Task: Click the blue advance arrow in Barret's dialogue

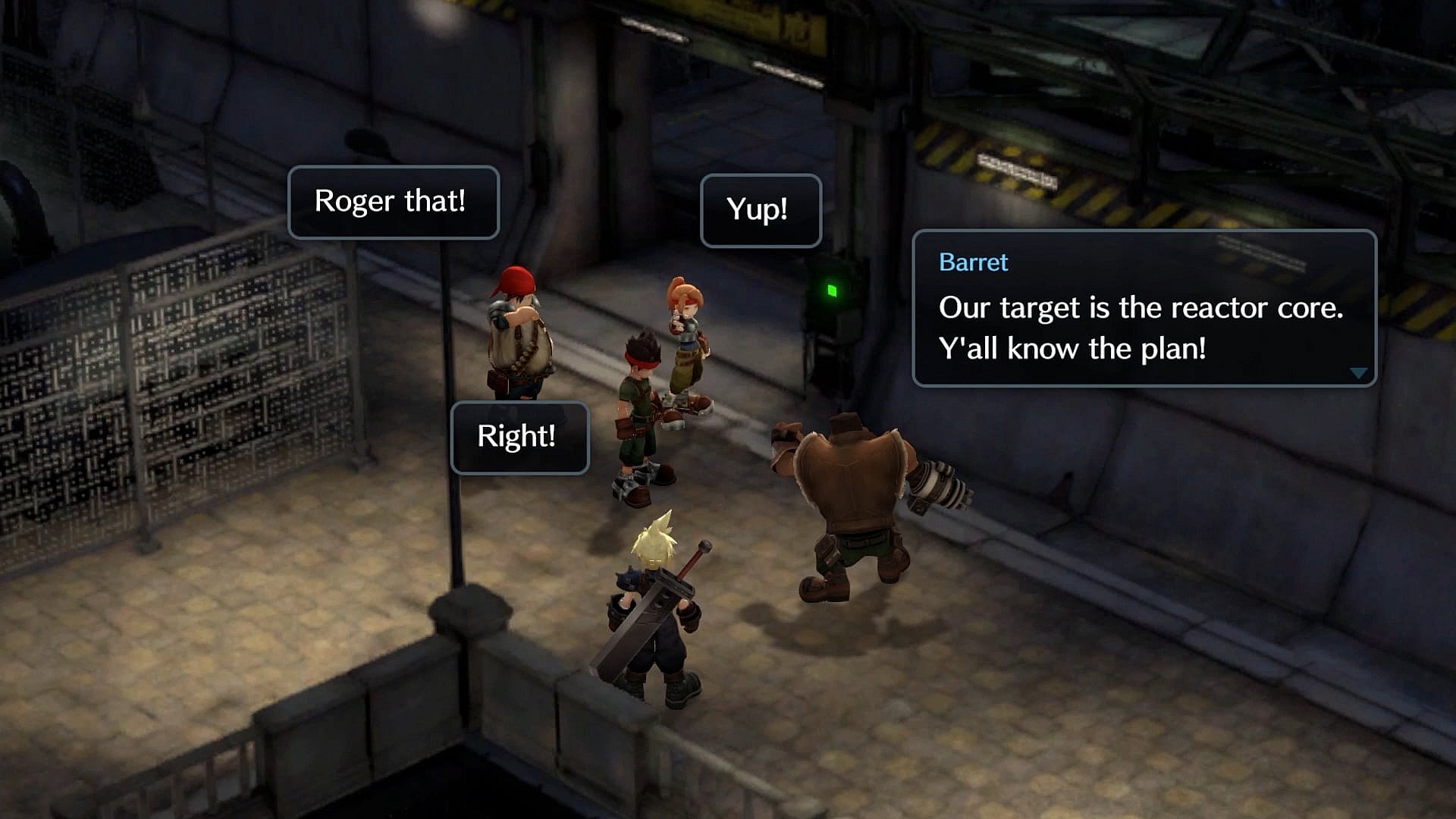Action: 1358,373
